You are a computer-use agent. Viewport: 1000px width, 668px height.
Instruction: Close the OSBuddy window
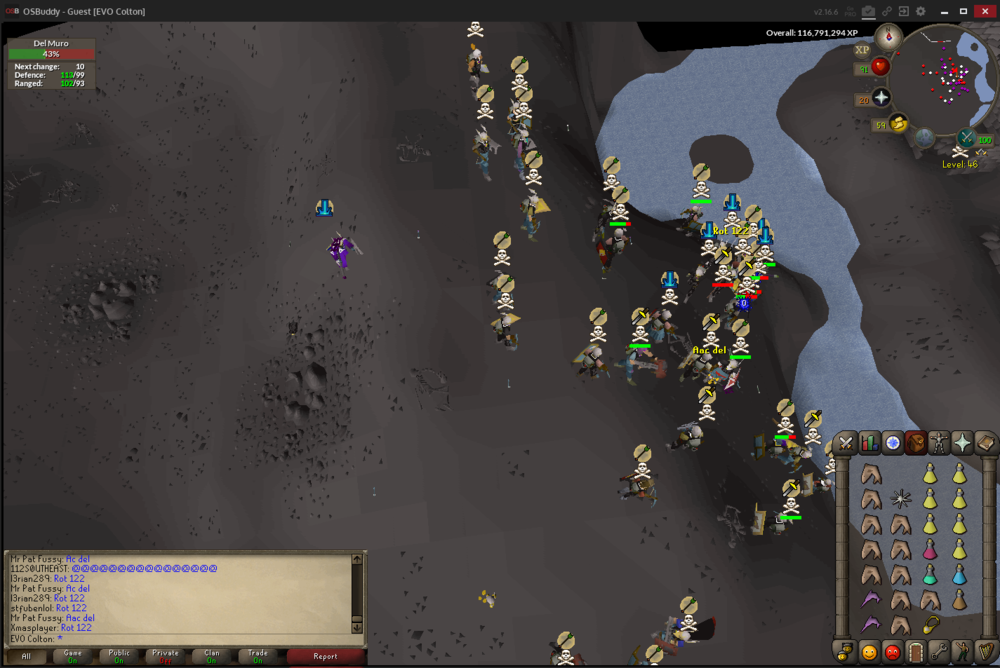[985, 11]
